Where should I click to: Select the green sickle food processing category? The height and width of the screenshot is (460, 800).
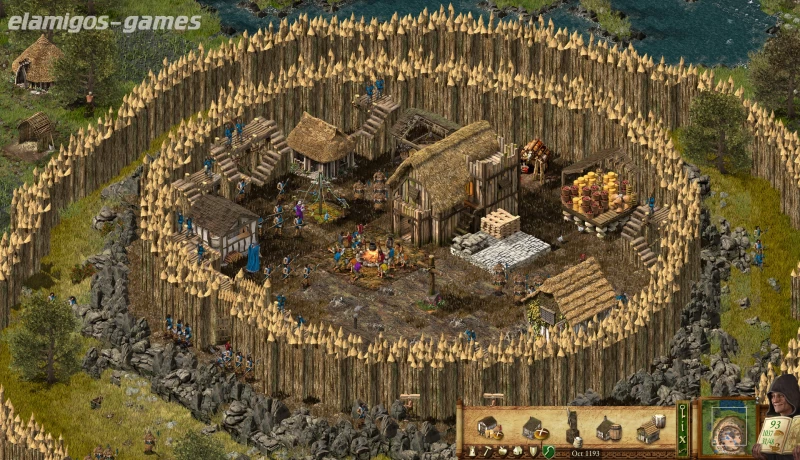click(x=548, y=451)
